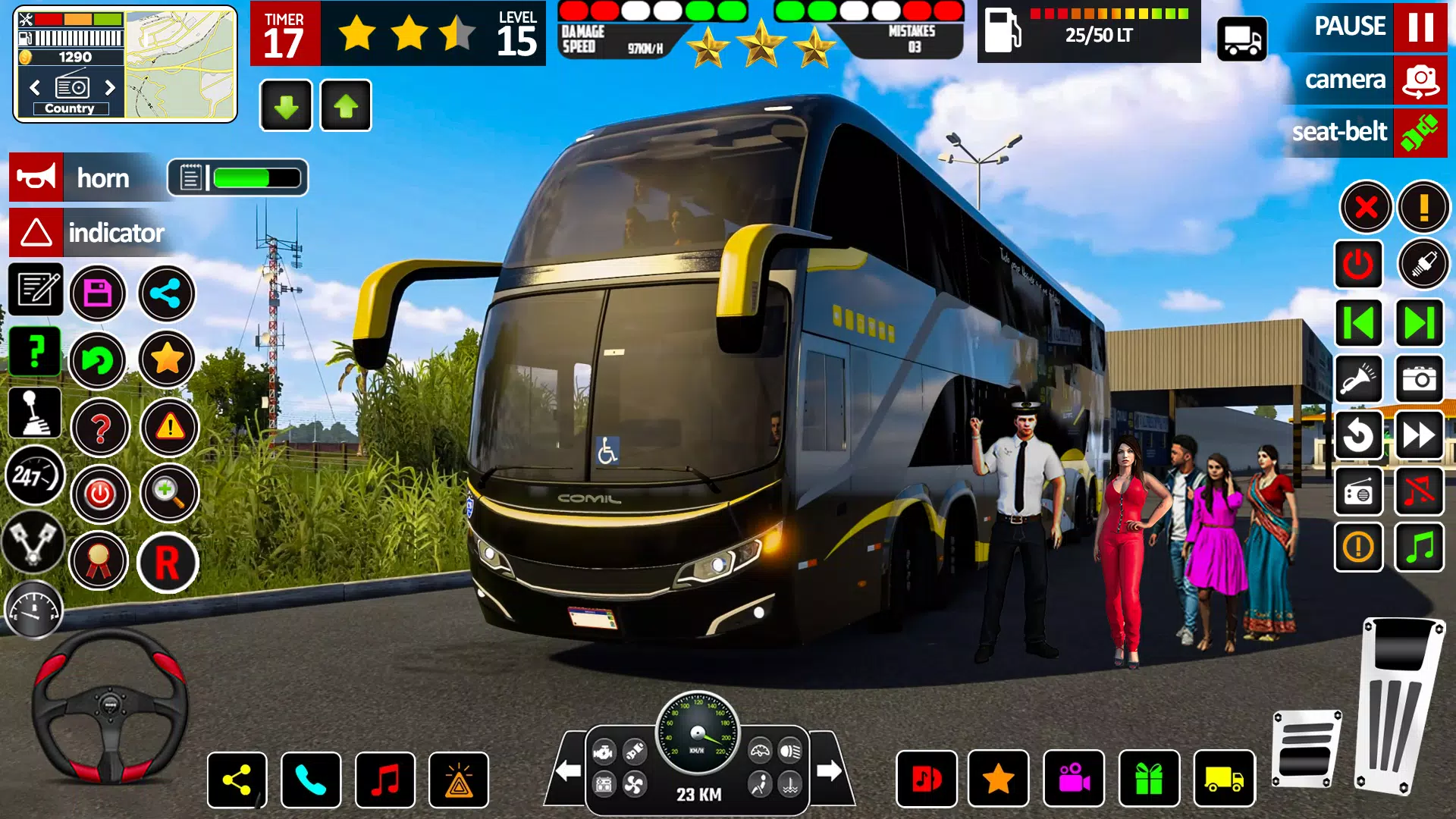Open the green gift box button
Screen dimensions: 1456x819
tap(1149, 779)
